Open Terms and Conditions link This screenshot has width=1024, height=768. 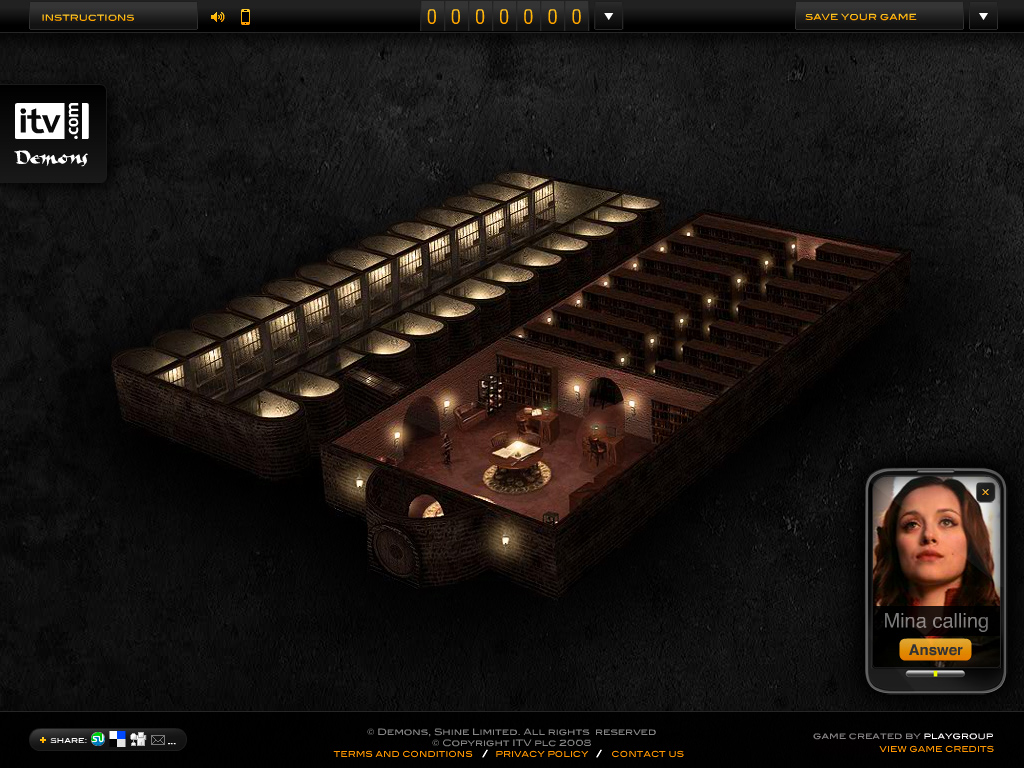(403, 754)
